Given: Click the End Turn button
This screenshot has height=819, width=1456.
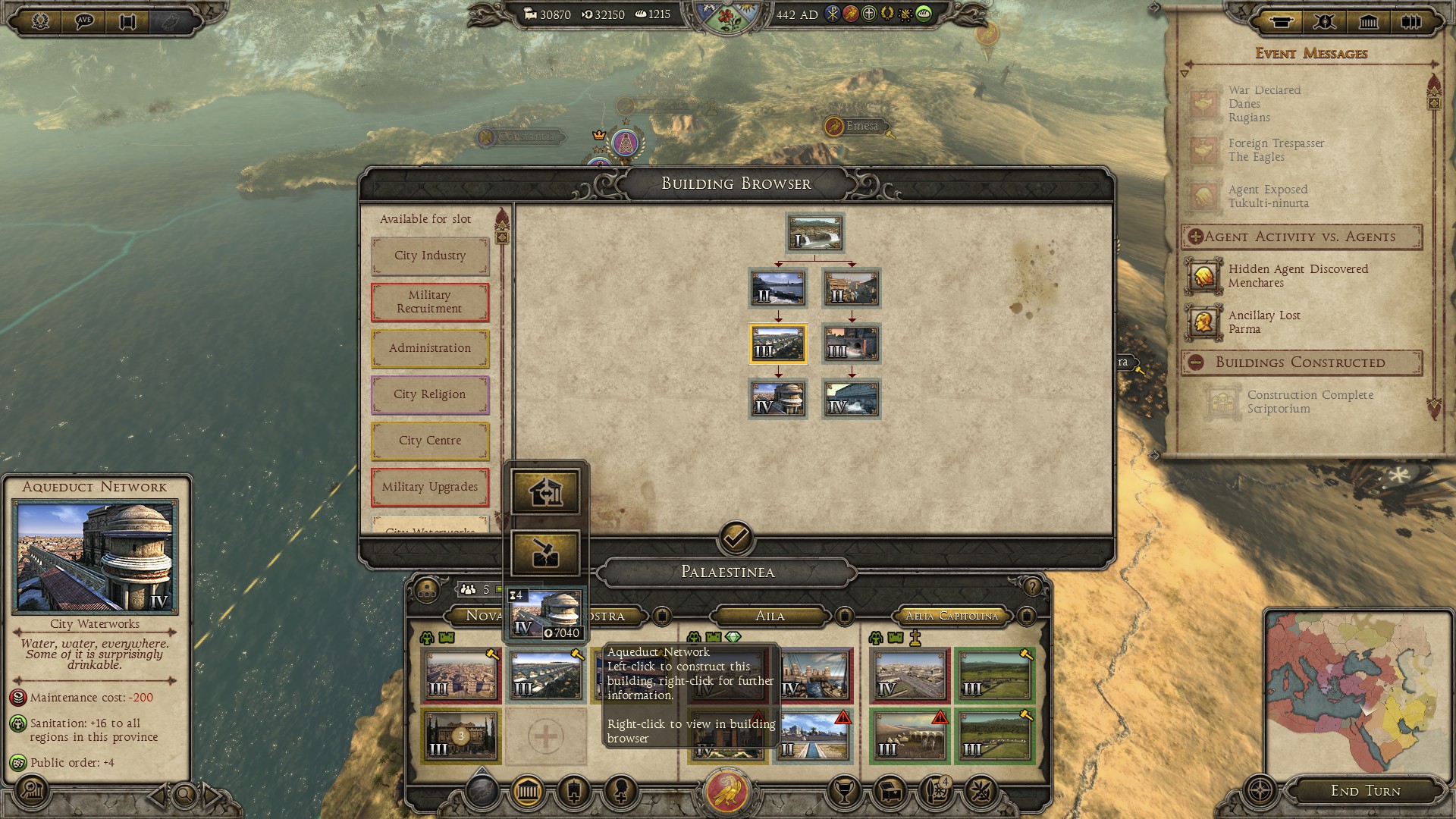Looking at the screenshot, I should tap(1365, 791).
